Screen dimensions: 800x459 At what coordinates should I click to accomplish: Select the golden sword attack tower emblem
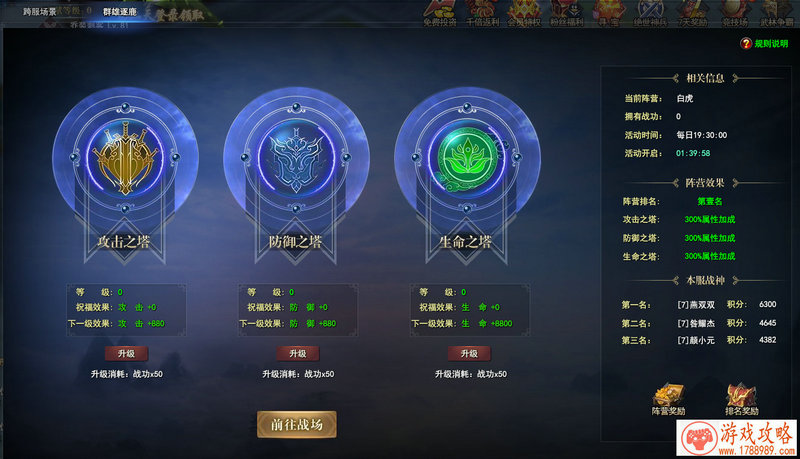pos(126,157)
